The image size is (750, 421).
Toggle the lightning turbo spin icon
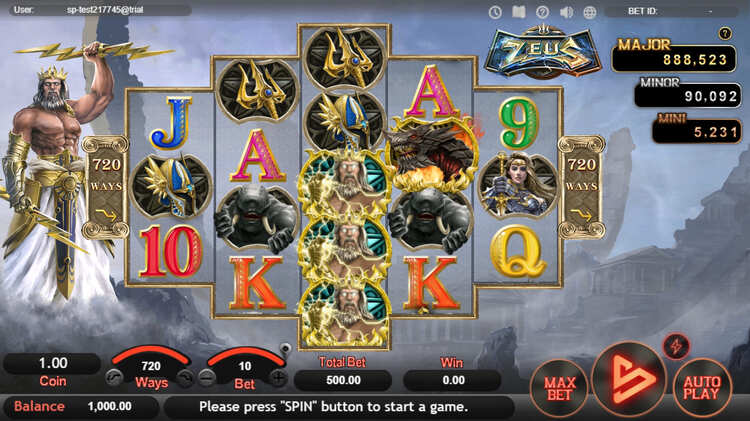(676, 346)
